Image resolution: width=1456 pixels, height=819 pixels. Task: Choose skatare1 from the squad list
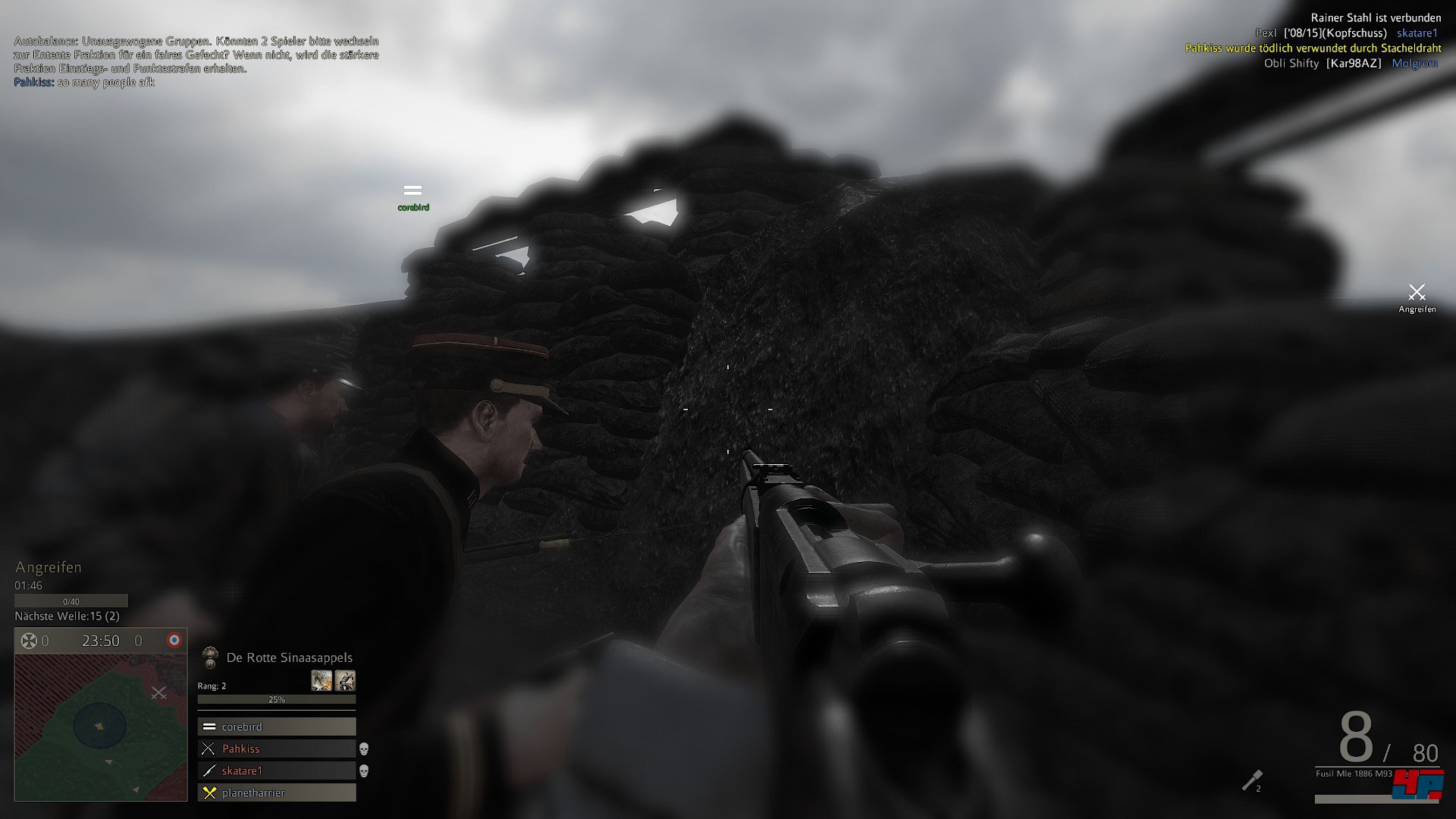pos(277,770)
